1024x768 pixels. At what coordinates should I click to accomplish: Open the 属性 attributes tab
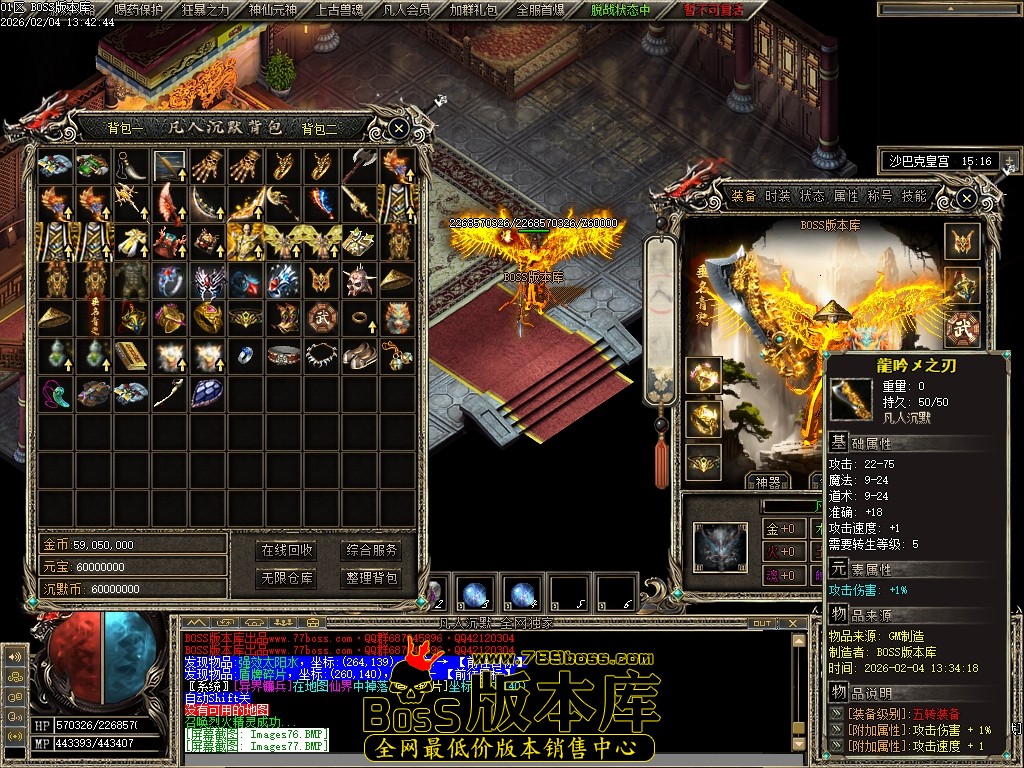pyautogui.click(x=846, y=196)
